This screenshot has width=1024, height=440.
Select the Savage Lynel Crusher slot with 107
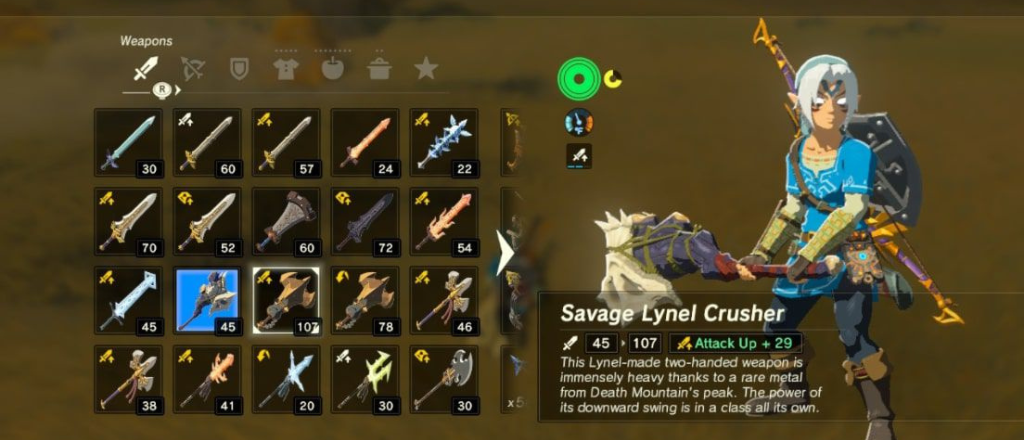tap(285, 299)
